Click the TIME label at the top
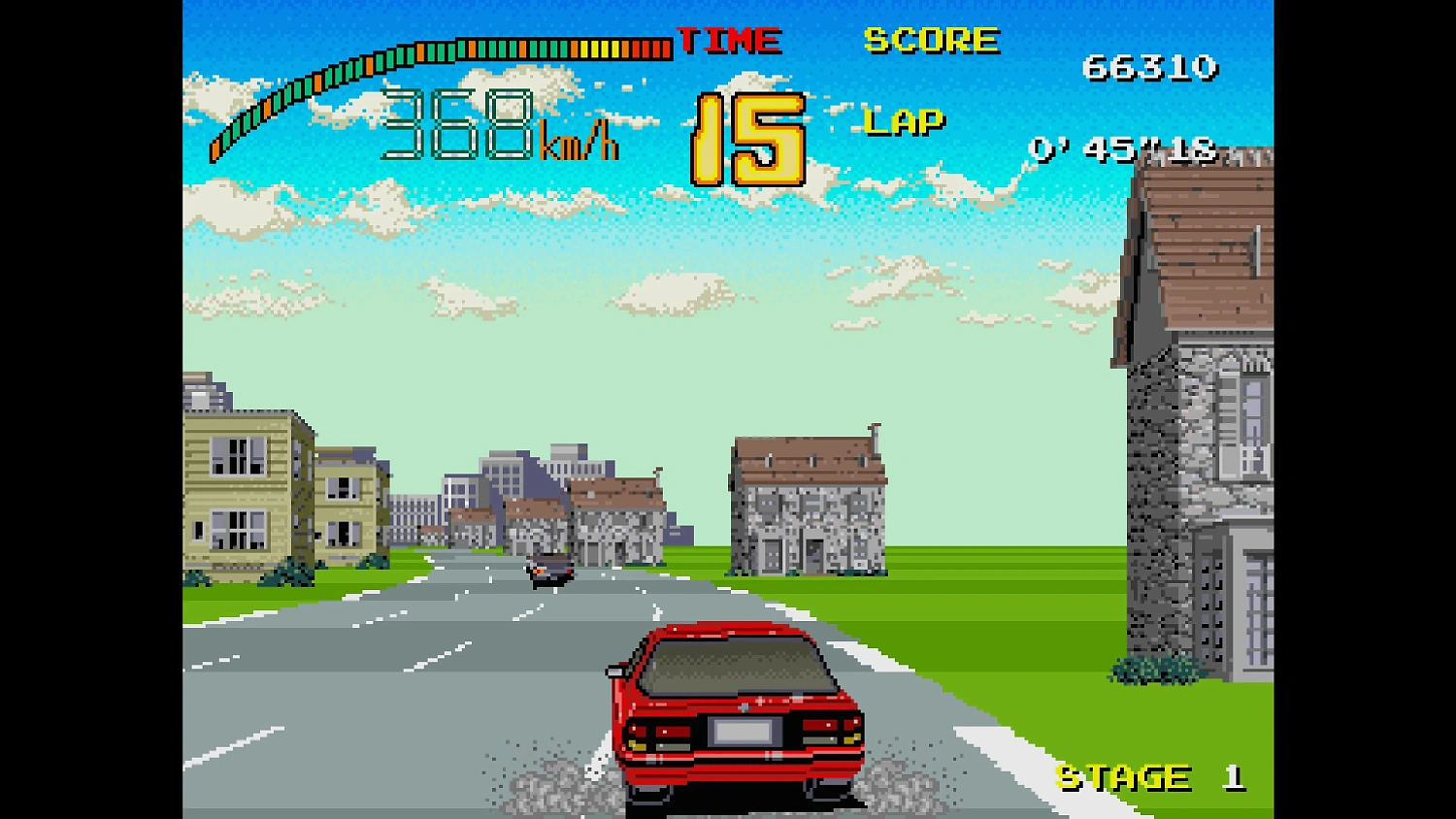Viewport: 1456px width, 819px height. click(728, 40)
